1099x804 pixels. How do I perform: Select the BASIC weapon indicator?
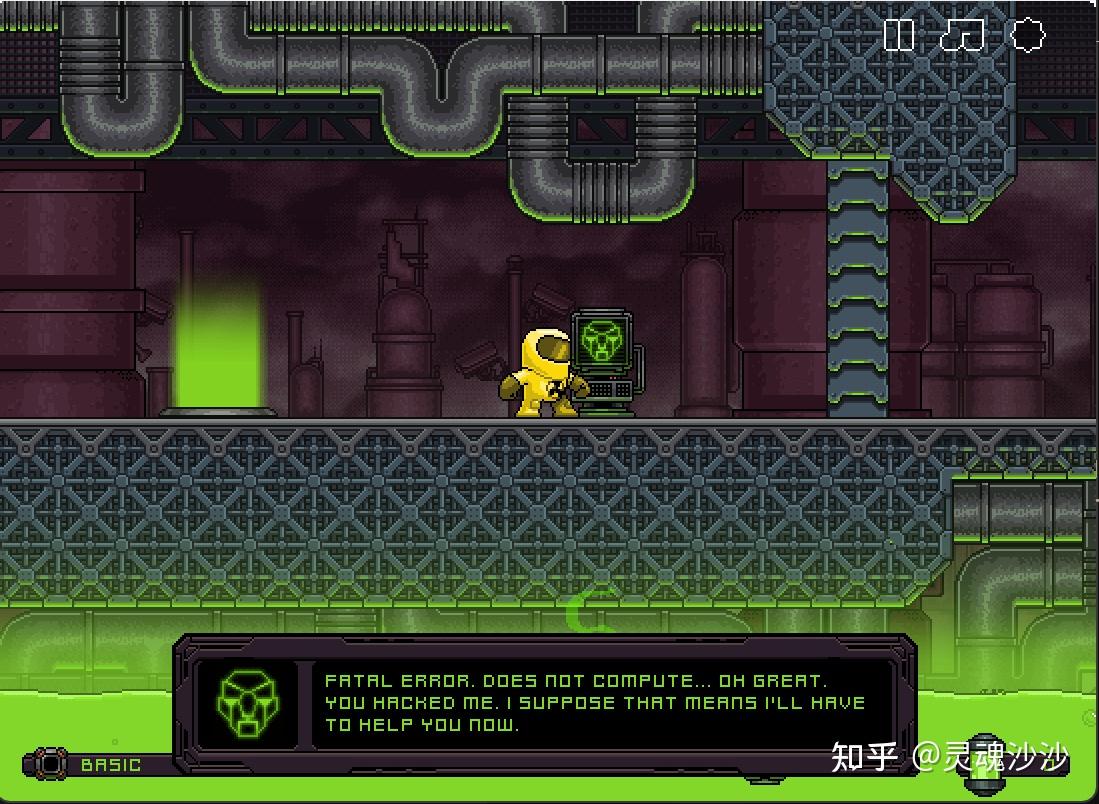(110, 765)
